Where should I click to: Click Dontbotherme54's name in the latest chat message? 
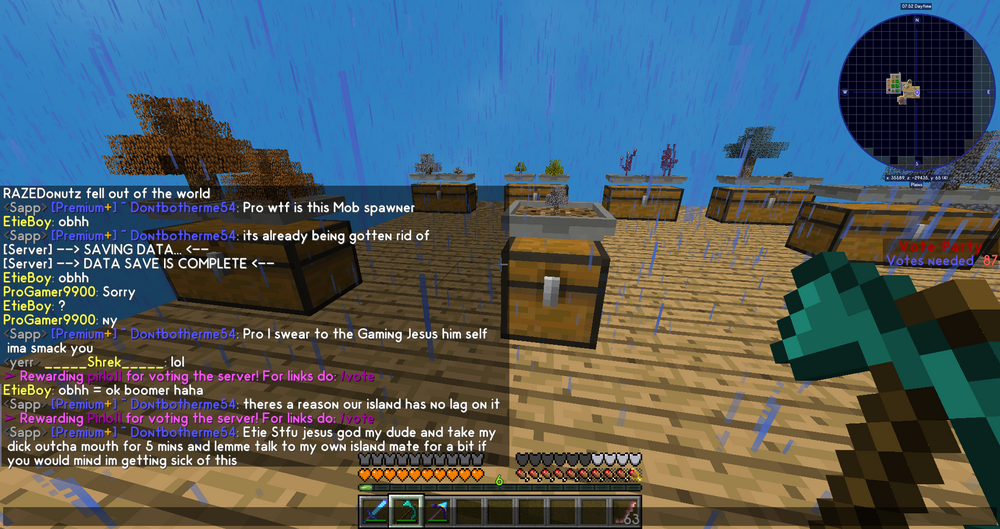tap(184, 432)
